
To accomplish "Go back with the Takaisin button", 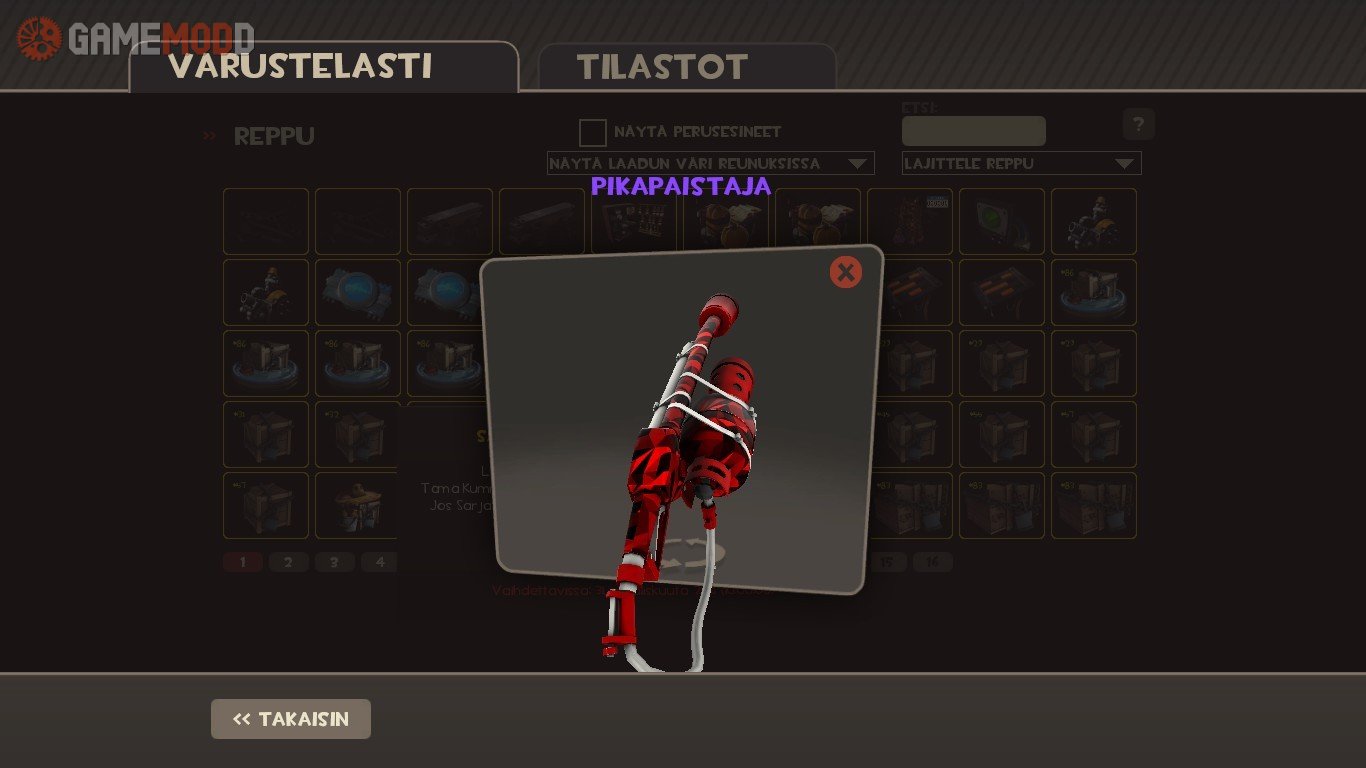I will [291, 719].
